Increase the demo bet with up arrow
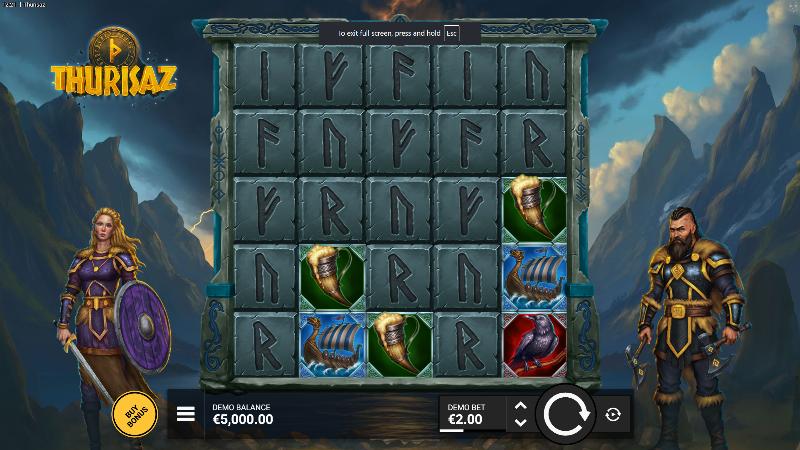The image size is (800, 450). [x=519, y=406]
